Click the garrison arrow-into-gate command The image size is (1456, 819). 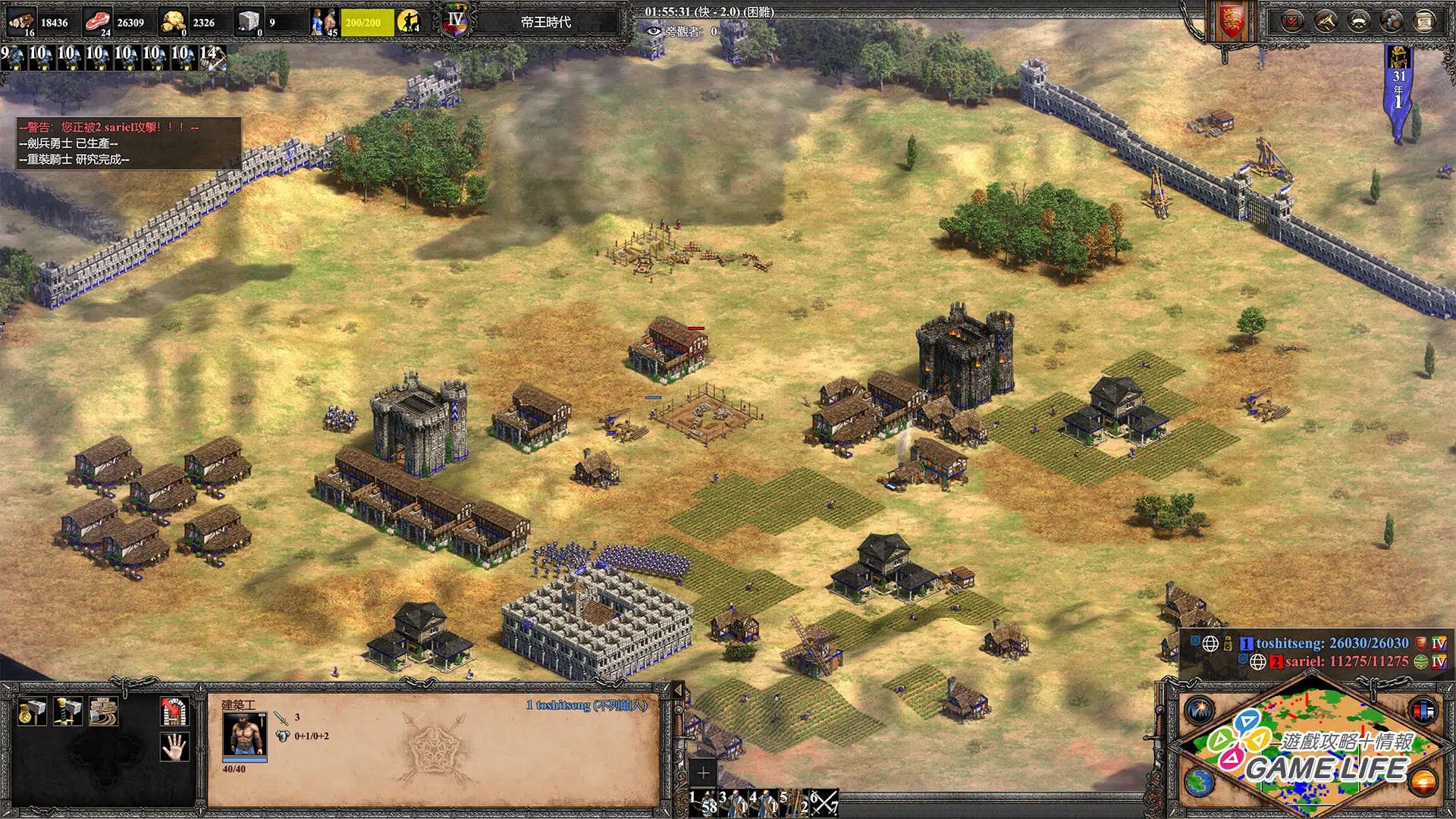(174, 711)
